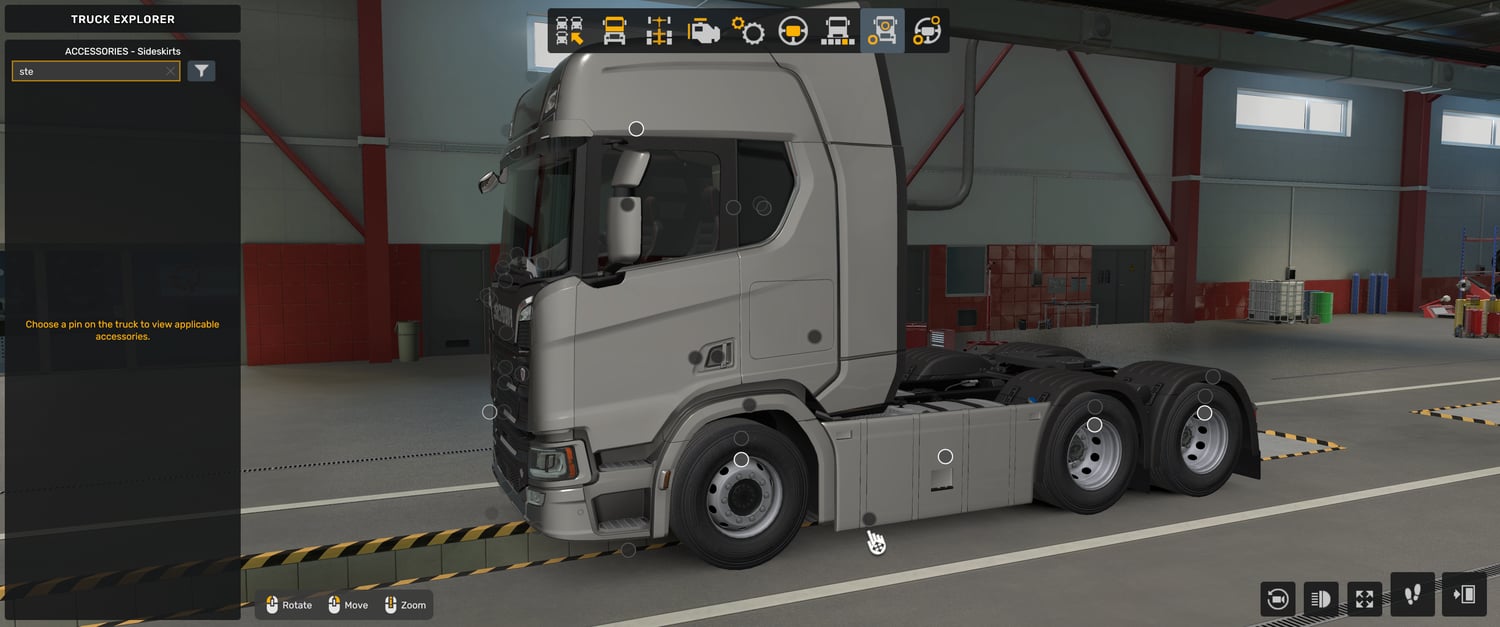This screenshot has width=1500, height=627.
Task: Select the truck paint swatches category
Action: pyautogui.click(x=837, y=31)
